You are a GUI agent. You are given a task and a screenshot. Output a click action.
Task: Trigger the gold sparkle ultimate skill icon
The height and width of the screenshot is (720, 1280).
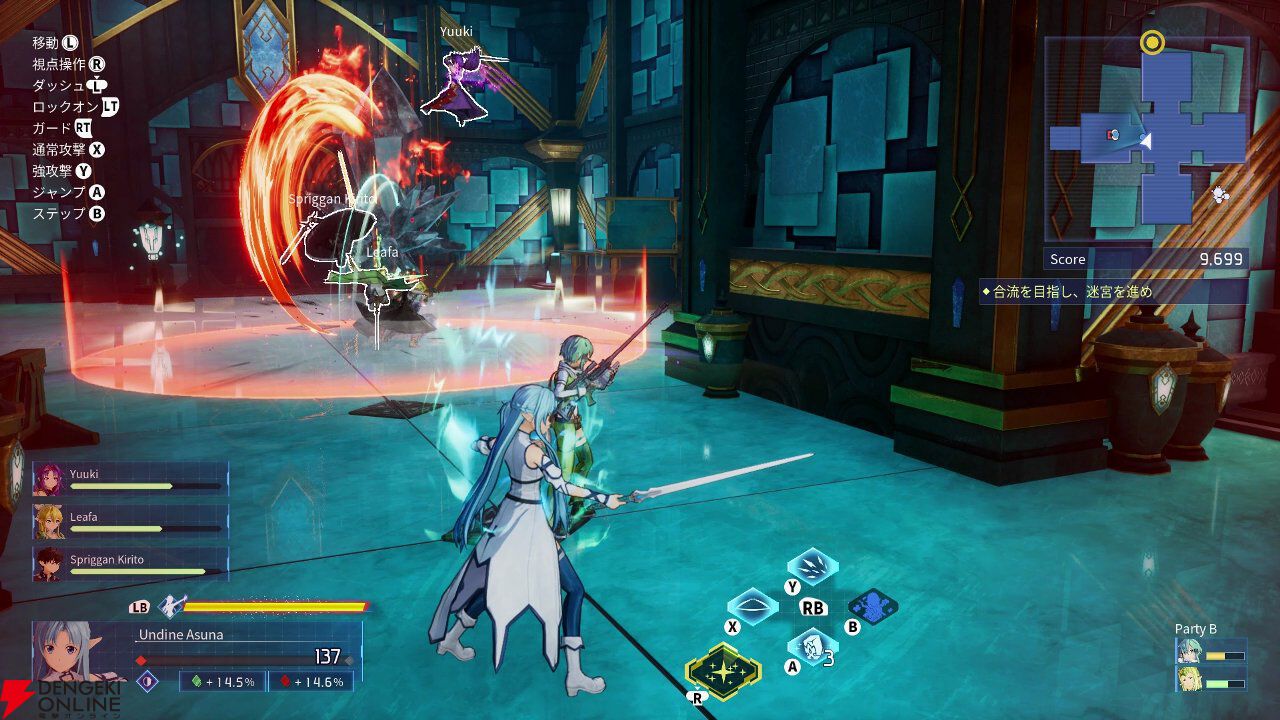722,670
